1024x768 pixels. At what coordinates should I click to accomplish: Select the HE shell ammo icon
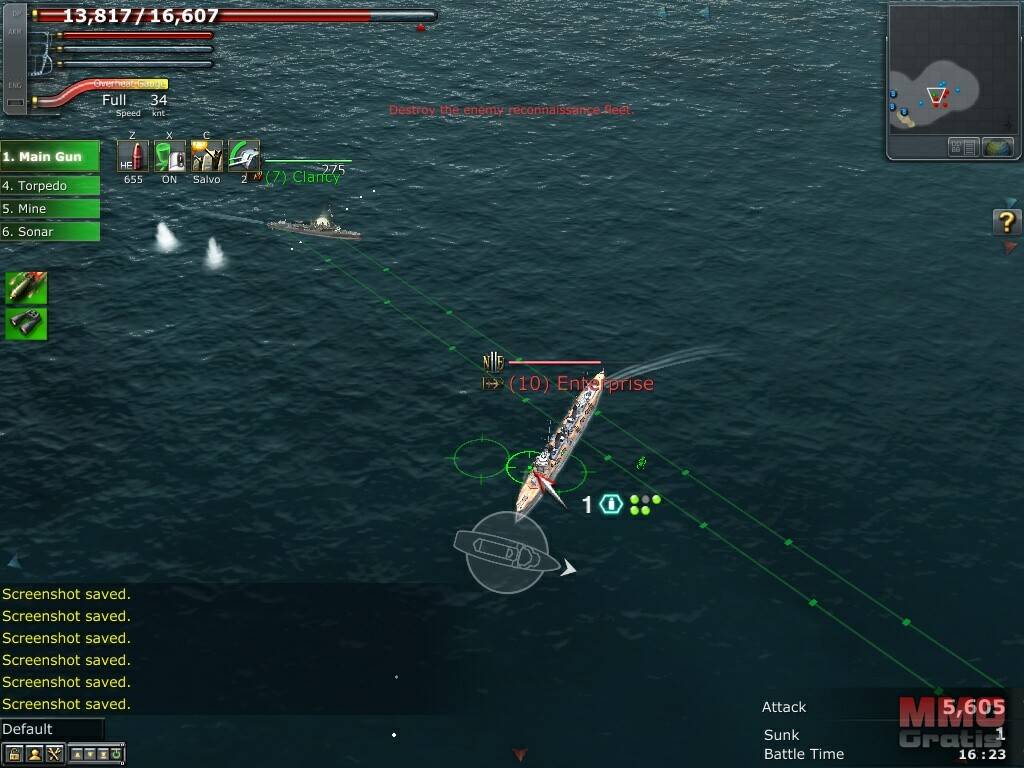[x=133, y=156]
